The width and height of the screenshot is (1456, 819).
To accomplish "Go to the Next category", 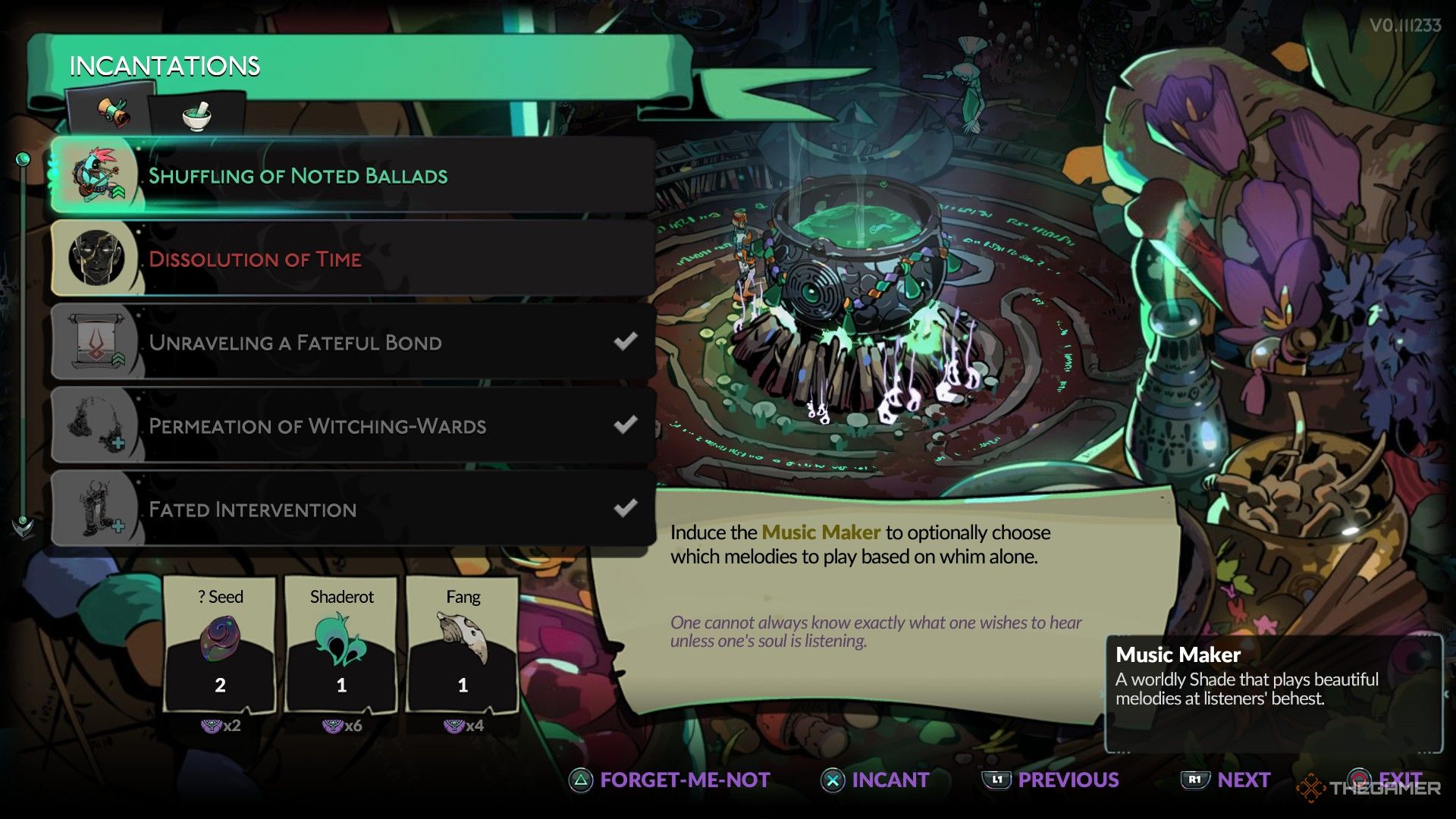I will click(1226, 780).
